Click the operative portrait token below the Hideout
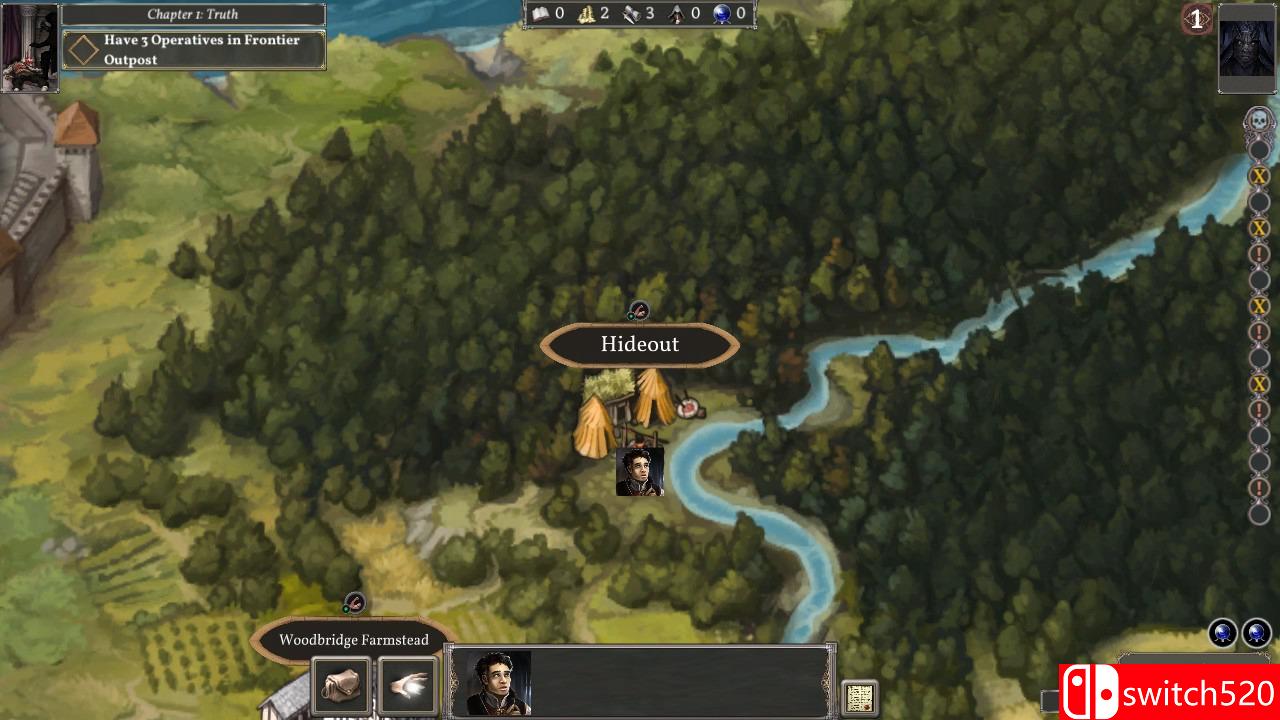The image size is (1280, 720). (640, 471)
